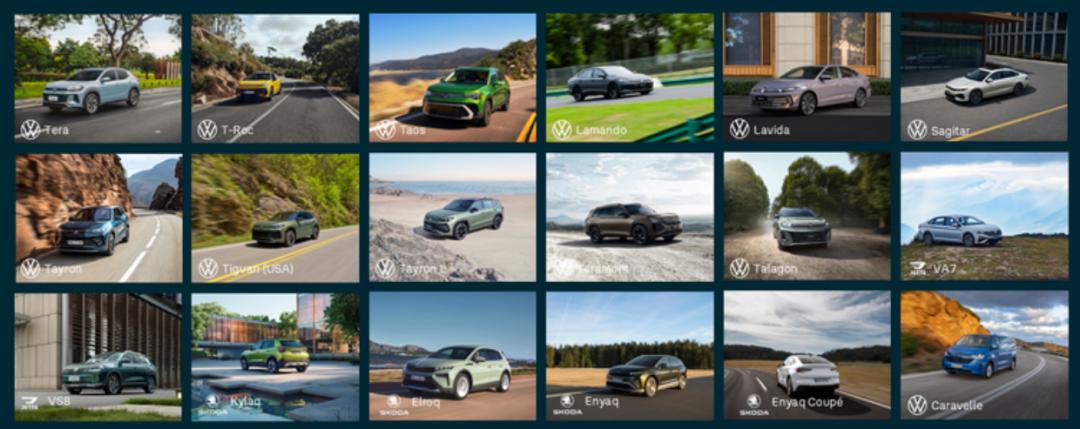Open the Skoda Kylaq thumbnail
Image resolution: width=1080 pixels, height=429 pixels.
[x=275, y=356]
